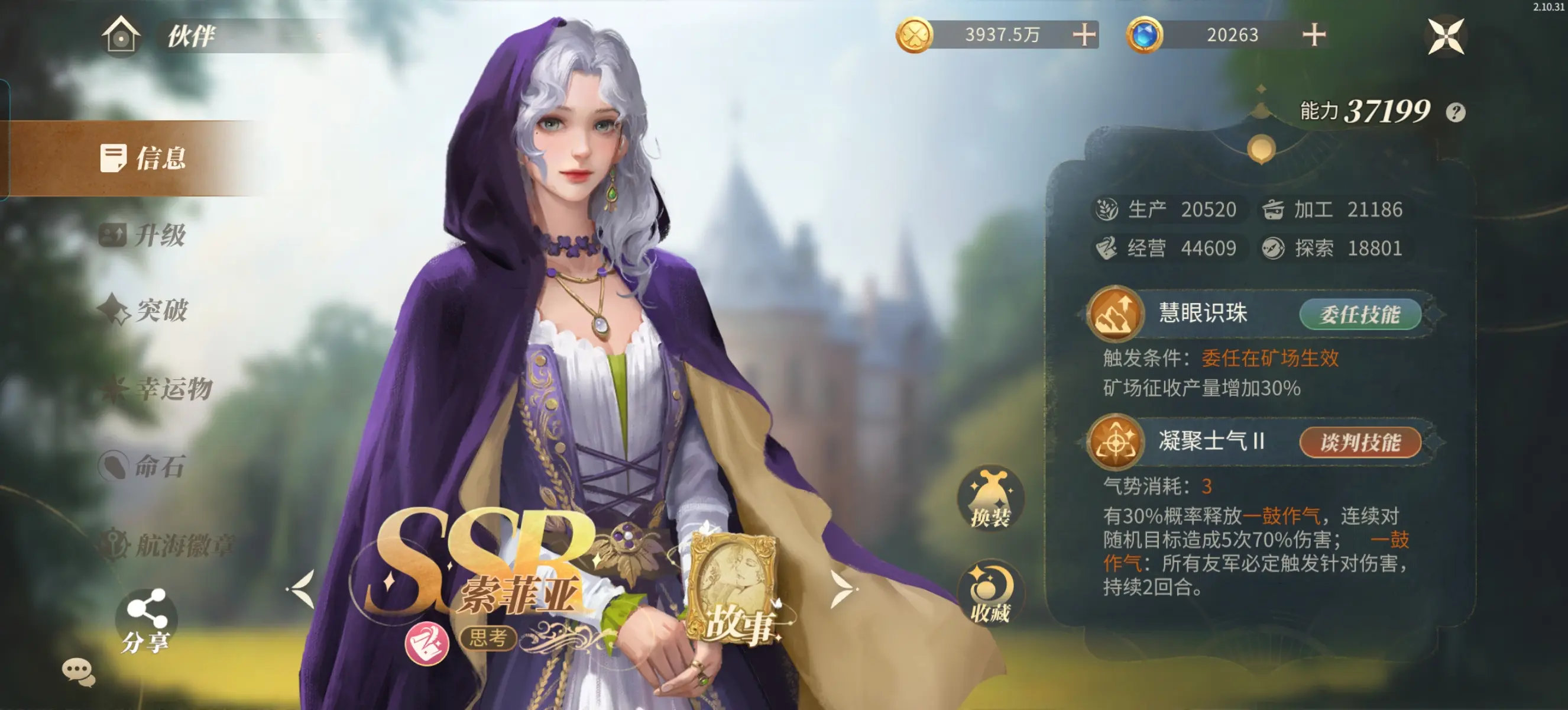Show the next partner with the right arrow
Viewport: 1568px width, 710px height.
(842, 589)
